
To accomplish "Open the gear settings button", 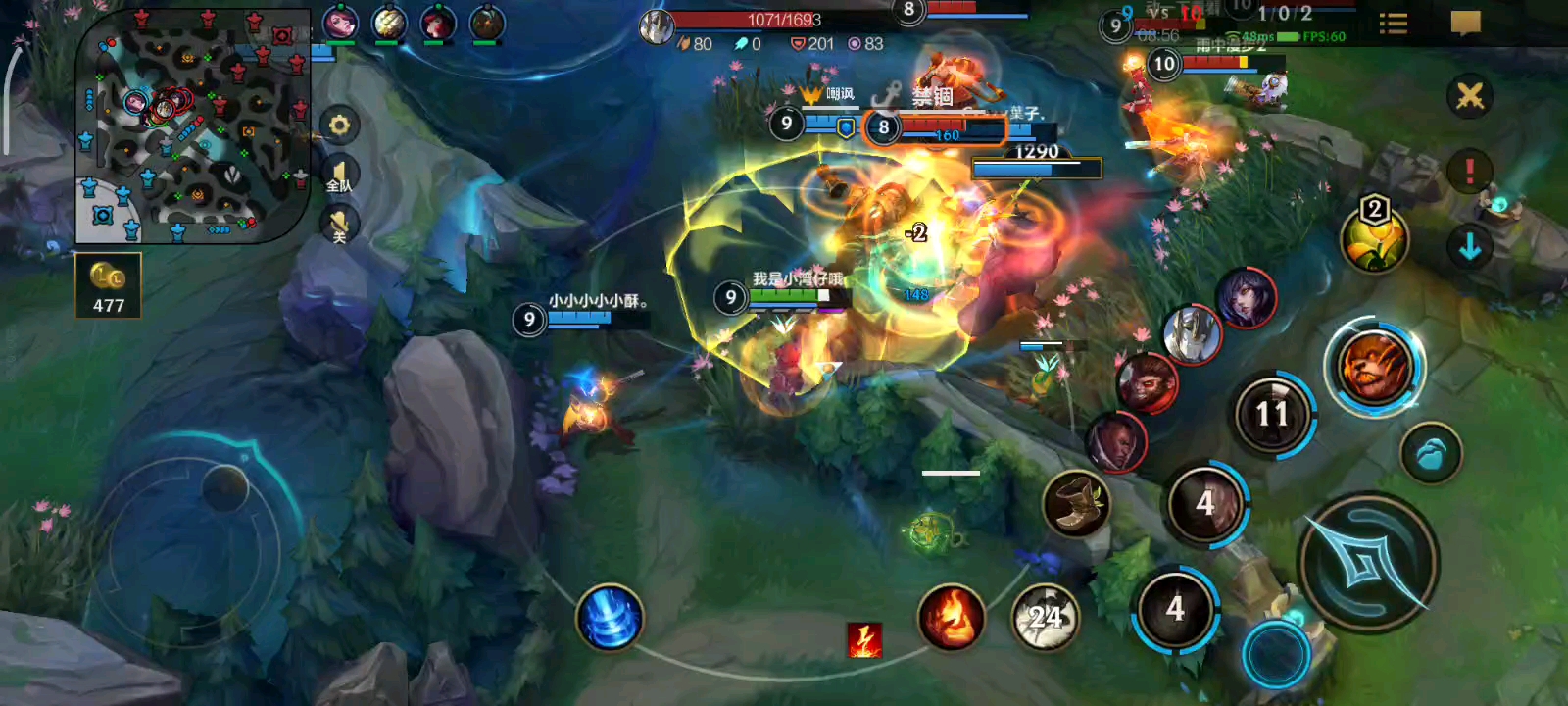I will tap(339, 126).
